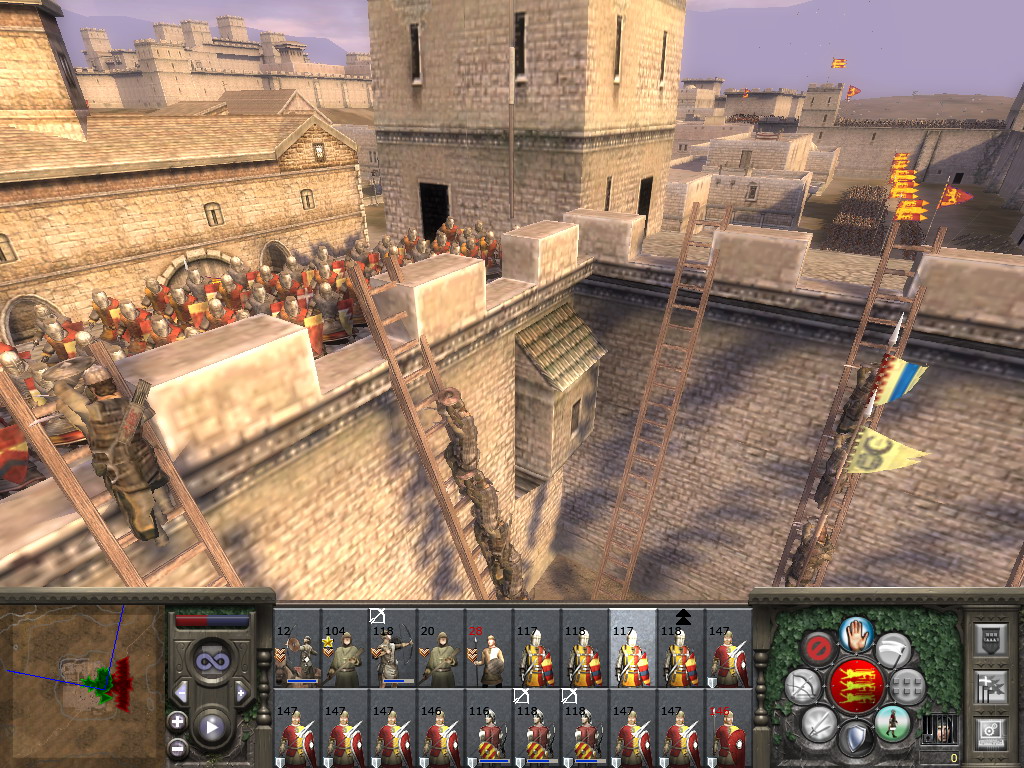Screen dimensions: 1024x768
Task: Toggle guard mode shield button
Action: [855, 738]
